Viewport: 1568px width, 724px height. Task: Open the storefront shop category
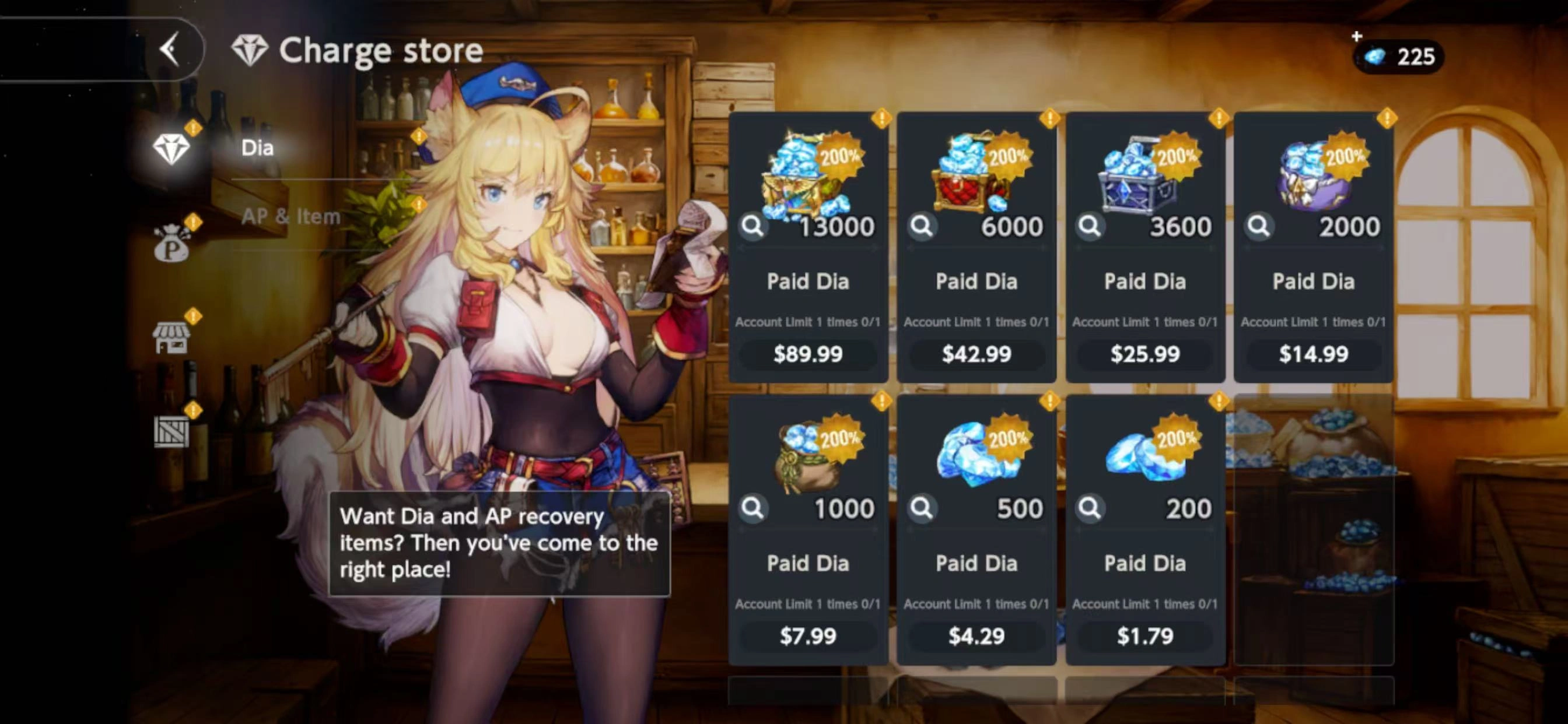click(171, 338)
